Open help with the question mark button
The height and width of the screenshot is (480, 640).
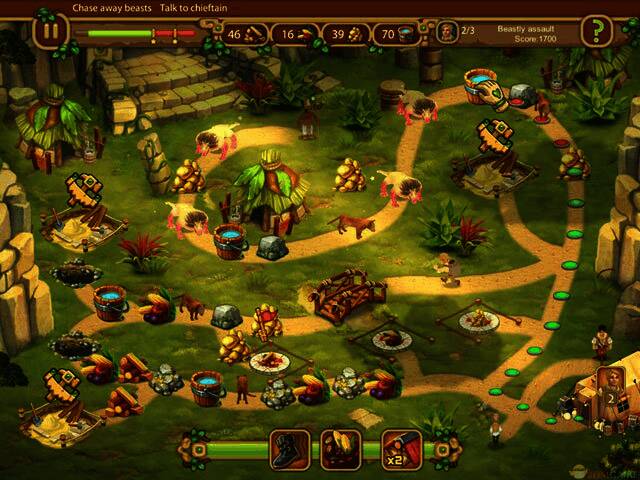pos(596,31)
